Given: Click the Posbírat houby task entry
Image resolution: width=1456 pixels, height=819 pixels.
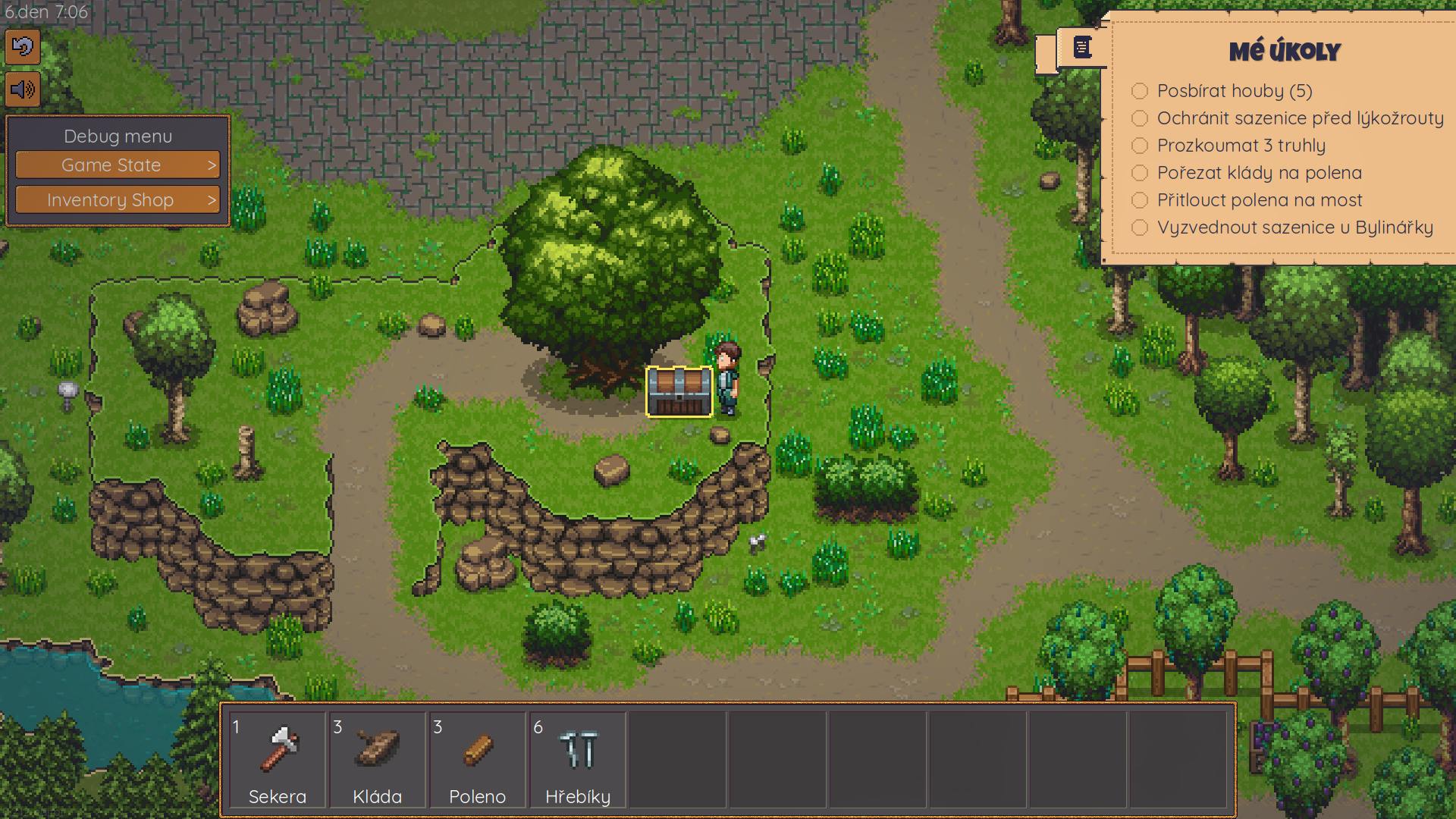Looking at the screenshot, I should point(1234,91).
